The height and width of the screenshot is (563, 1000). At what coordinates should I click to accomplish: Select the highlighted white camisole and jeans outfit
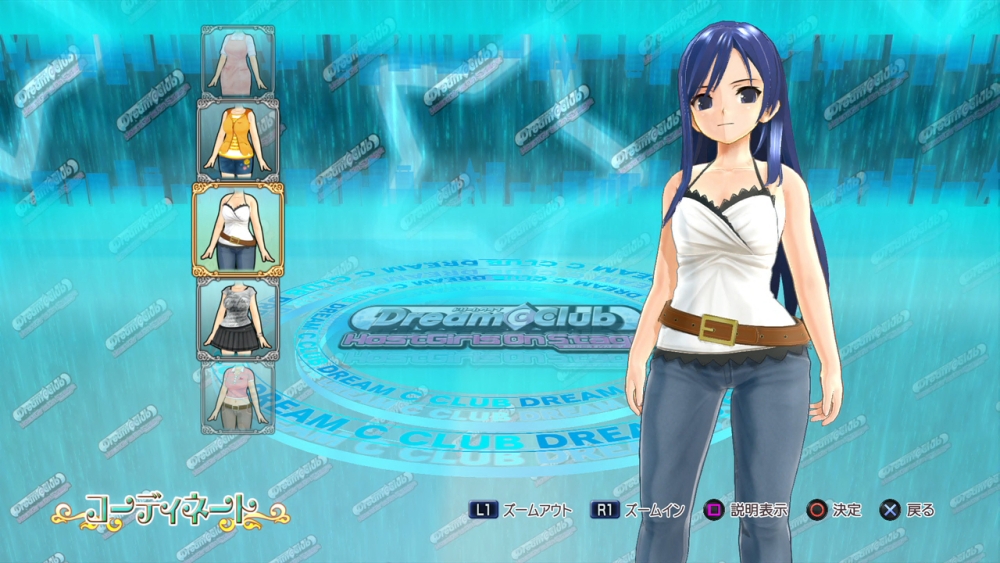click(x=238, y=229)
